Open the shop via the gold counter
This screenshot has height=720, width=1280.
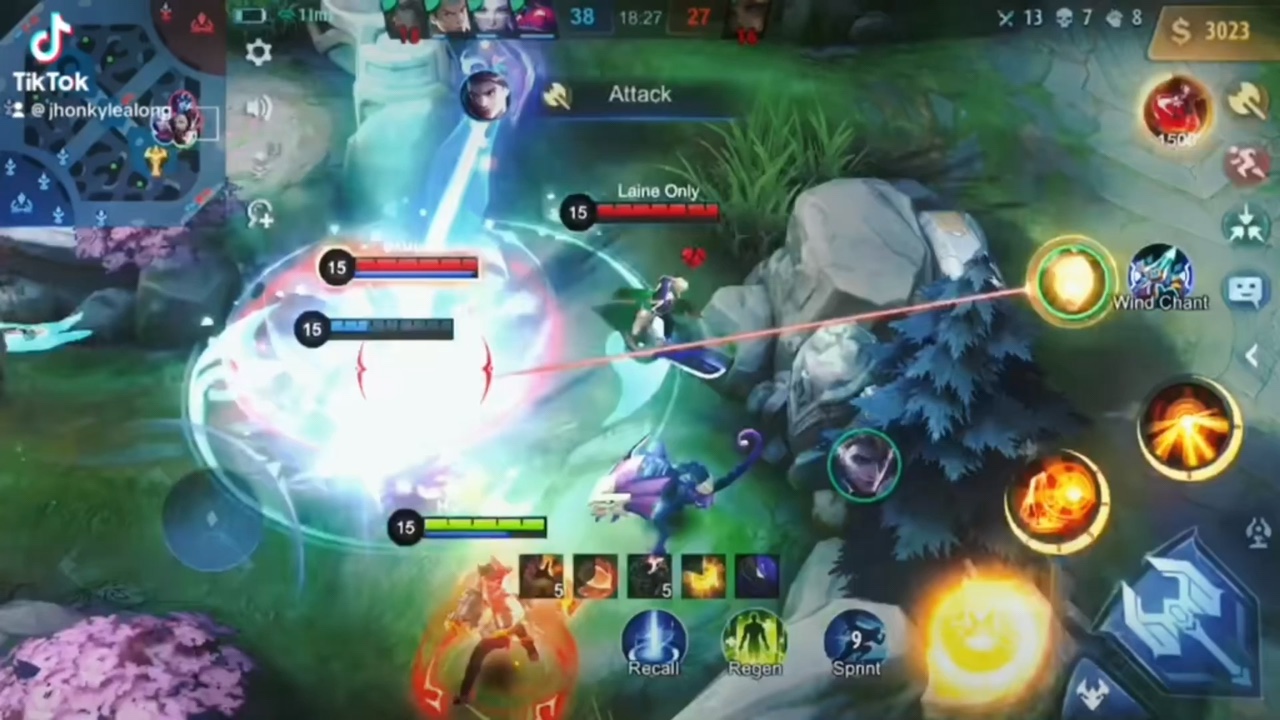pyautogui.click(x=1213, y=32)
